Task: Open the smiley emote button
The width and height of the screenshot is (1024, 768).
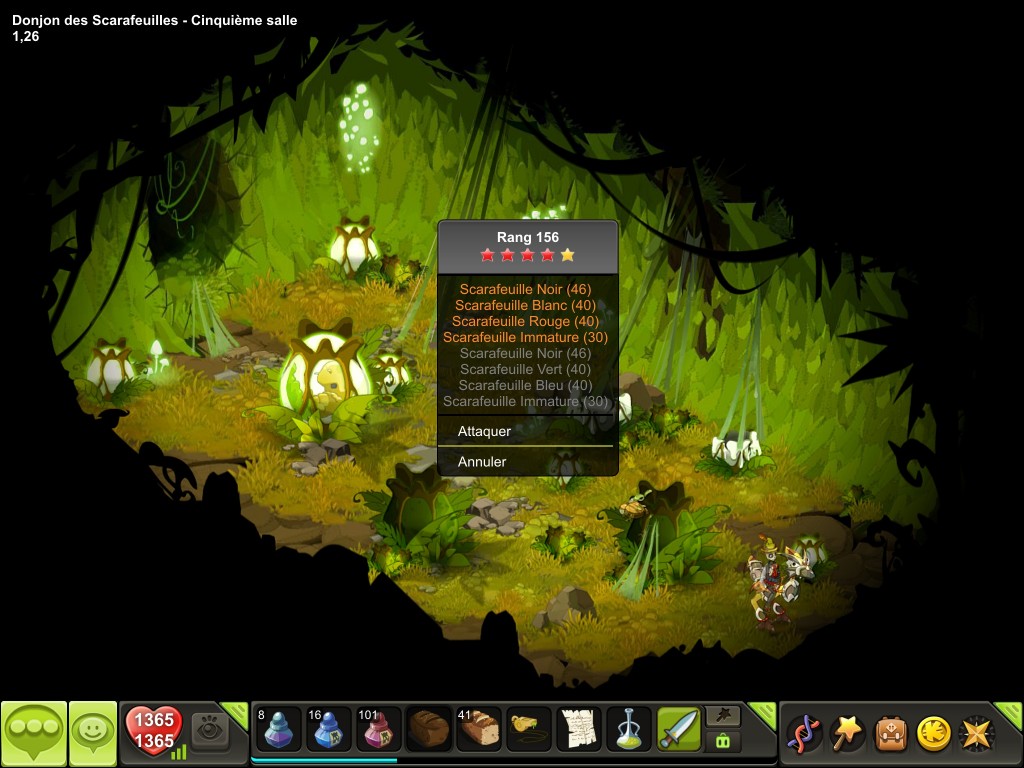Action: [x=92, y=733]
